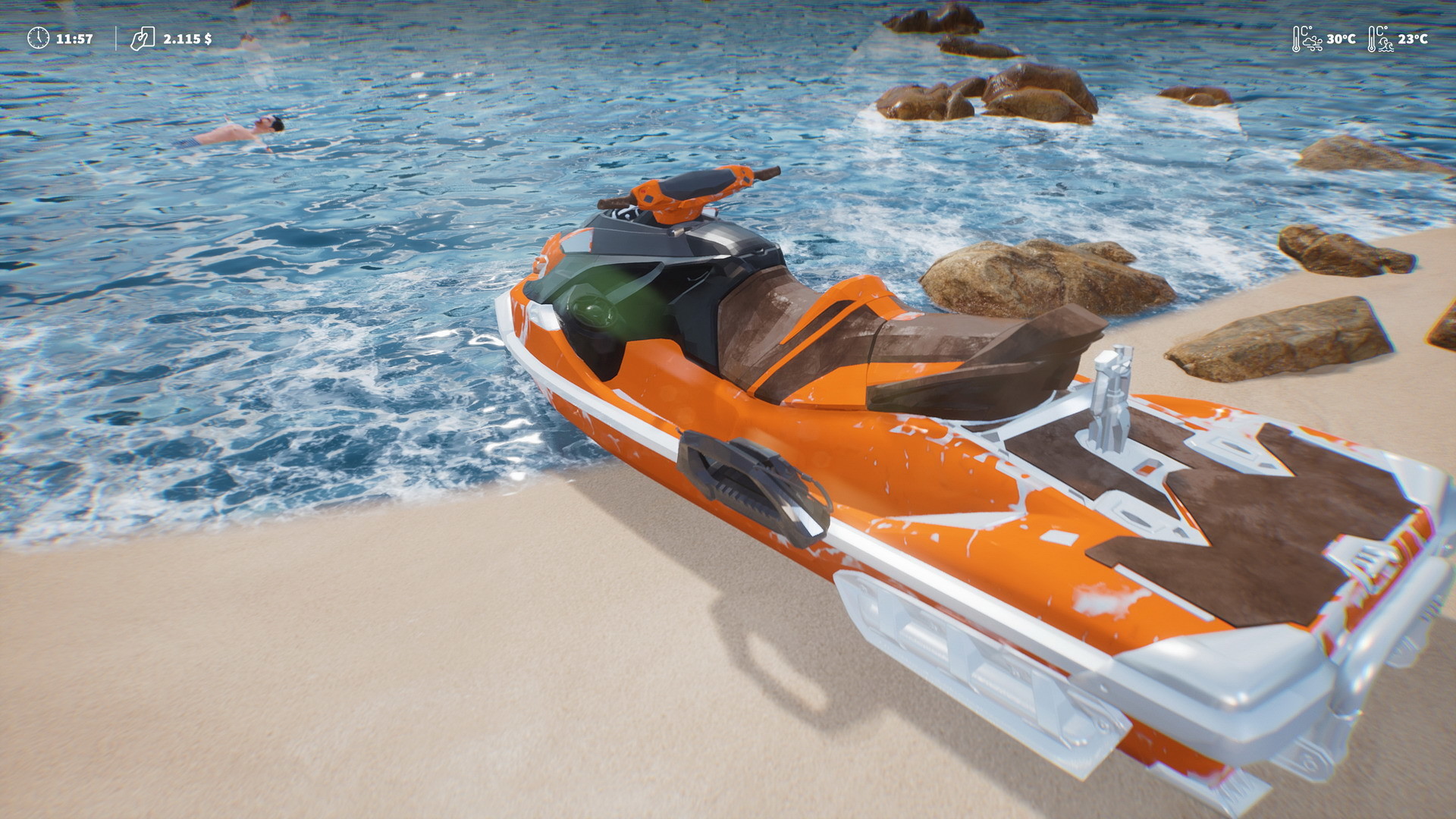
Task: Click the 2.115 $ money balance
Action: [x=188, y=39]
